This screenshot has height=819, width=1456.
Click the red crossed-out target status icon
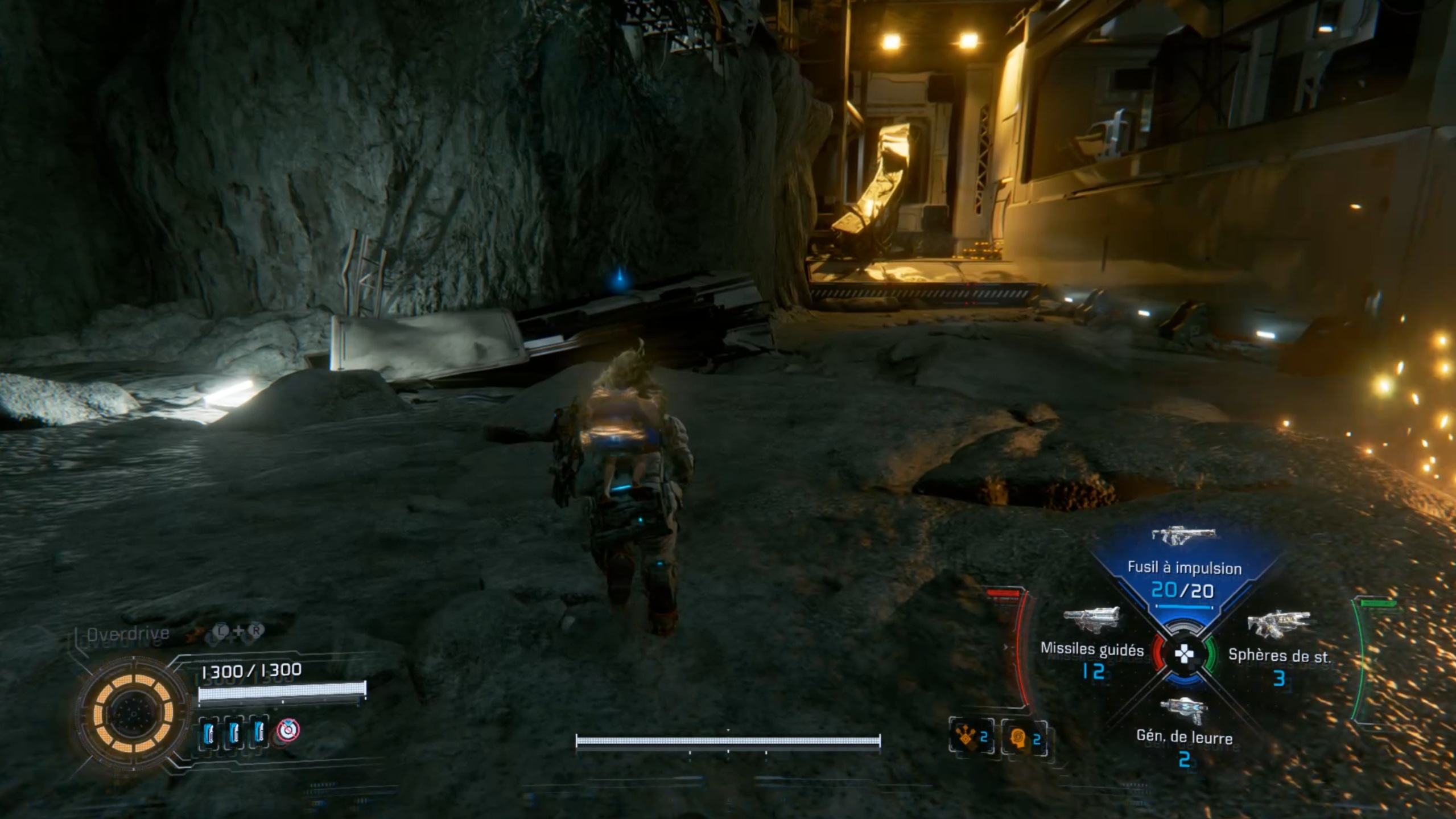(288, 730)
